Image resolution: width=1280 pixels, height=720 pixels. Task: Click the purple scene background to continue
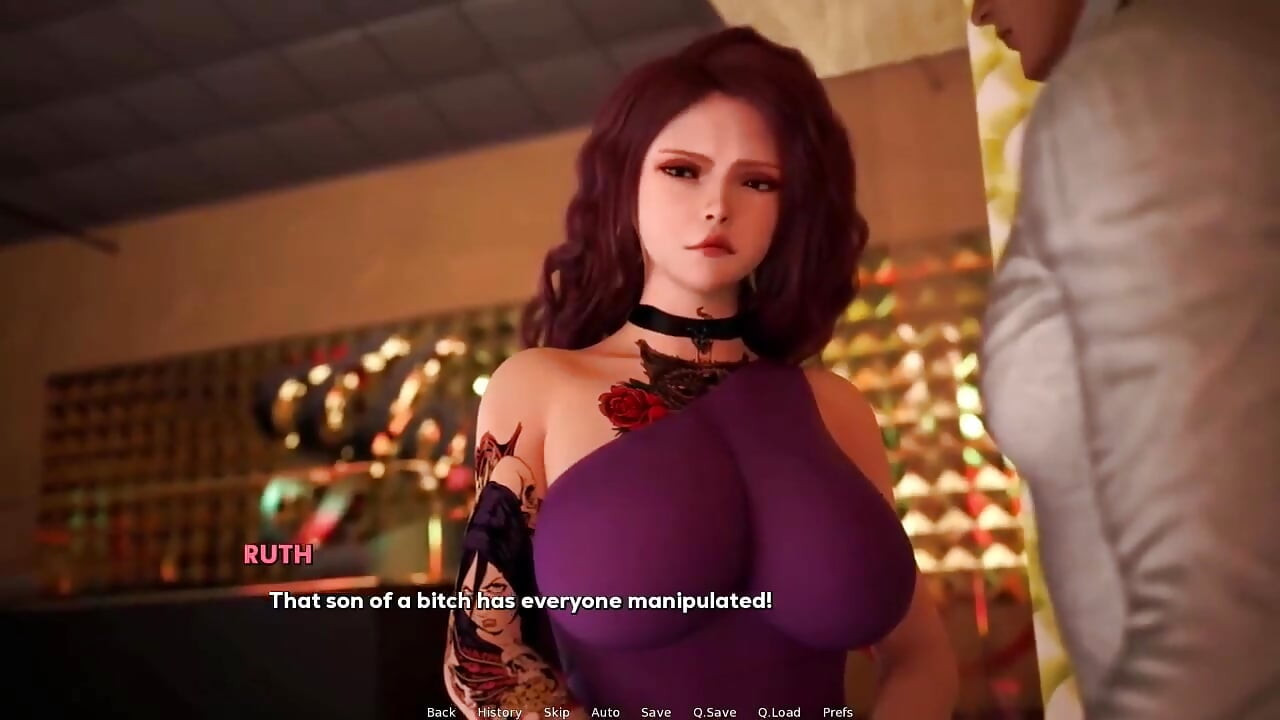point(200,300)
